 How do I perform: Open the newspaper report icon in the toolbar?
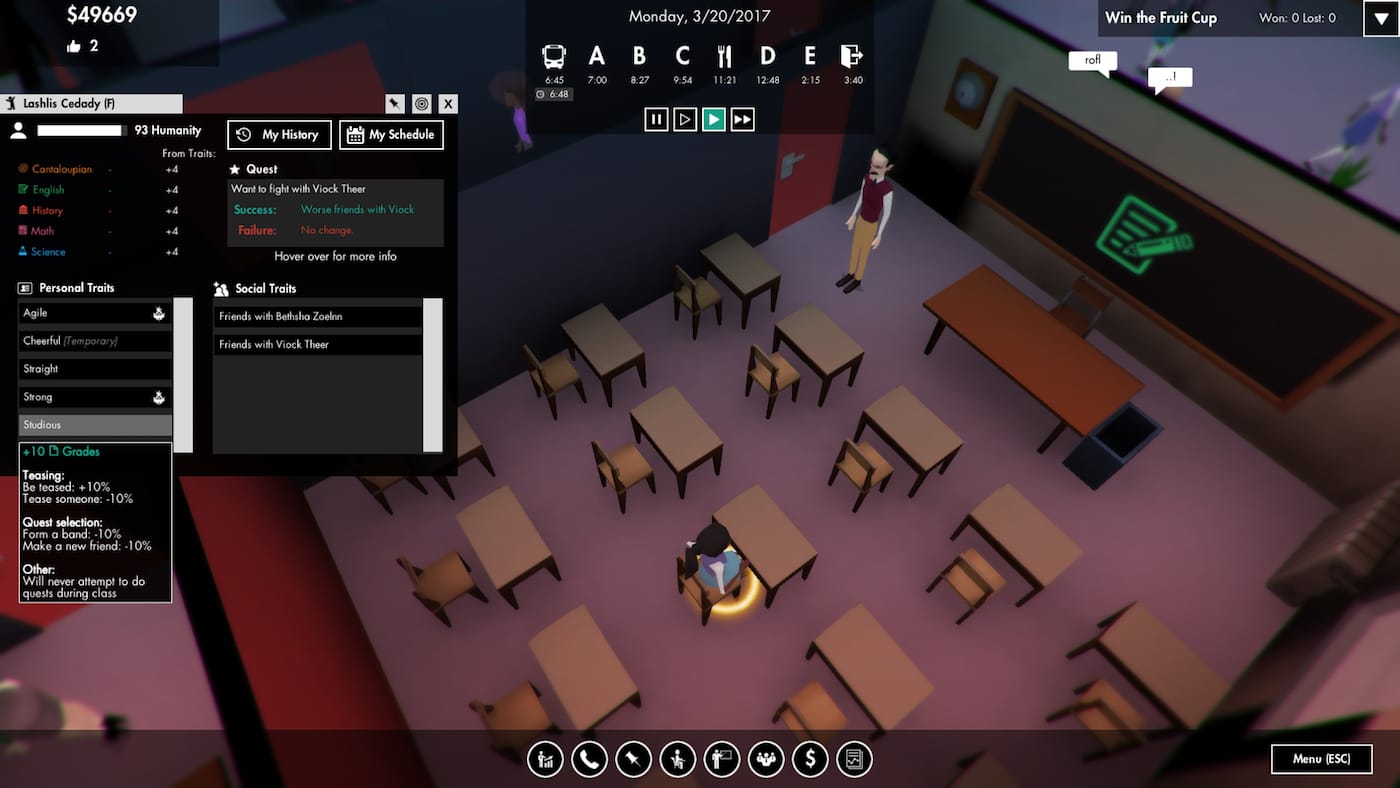pos(853,759)
